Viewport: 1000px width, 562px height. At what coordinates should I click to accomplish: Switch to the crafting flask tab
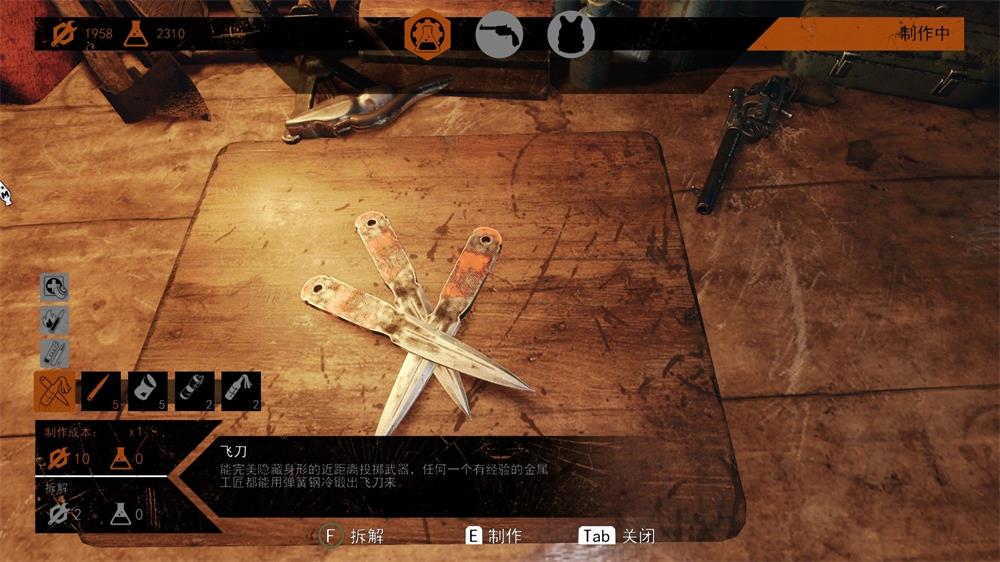[x=427, y=34]
